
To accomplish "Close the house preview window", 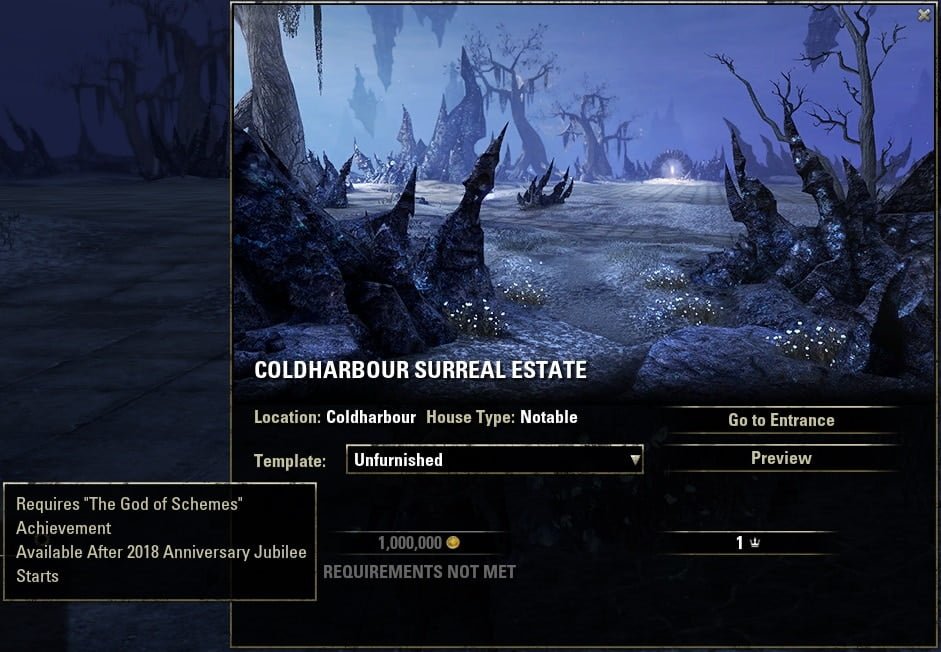I will 924,15.
